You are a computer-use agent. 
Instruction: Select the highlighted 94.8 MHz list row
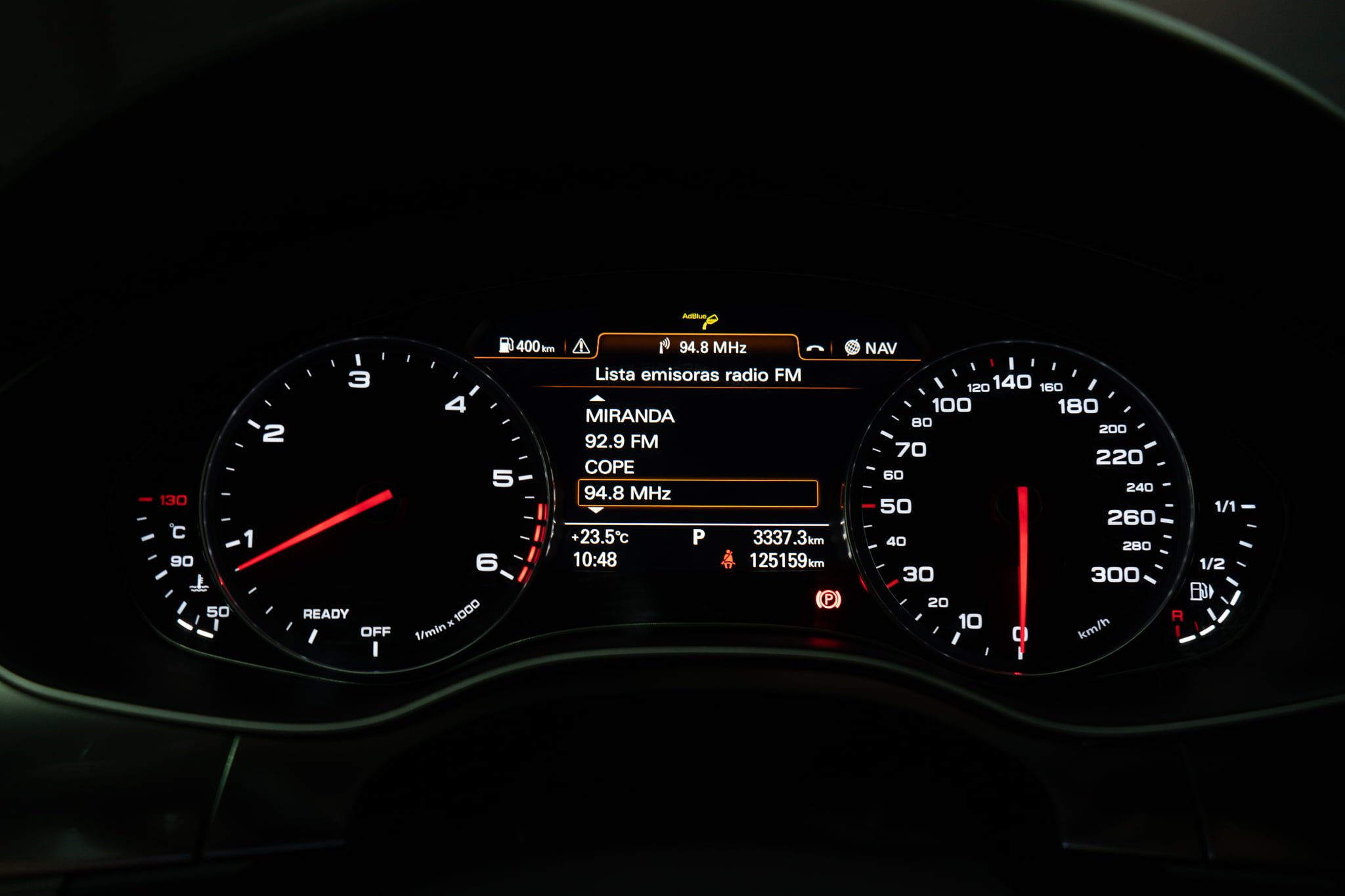click(x=697, y=494)
